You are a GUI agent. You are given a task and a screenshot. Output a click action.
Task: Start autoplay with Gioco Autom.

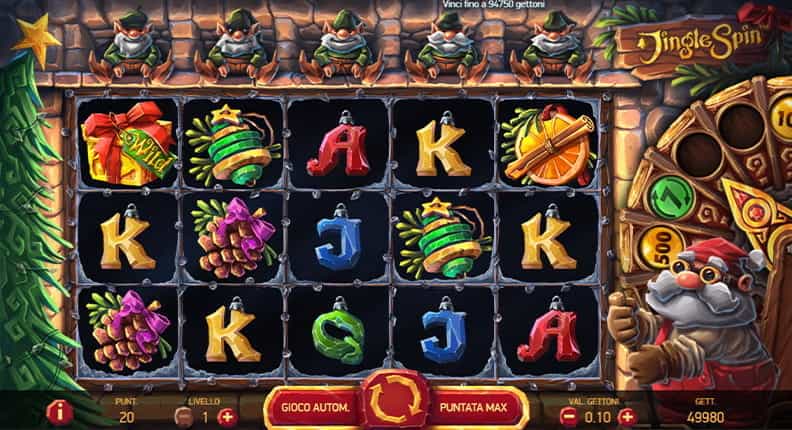315,408
